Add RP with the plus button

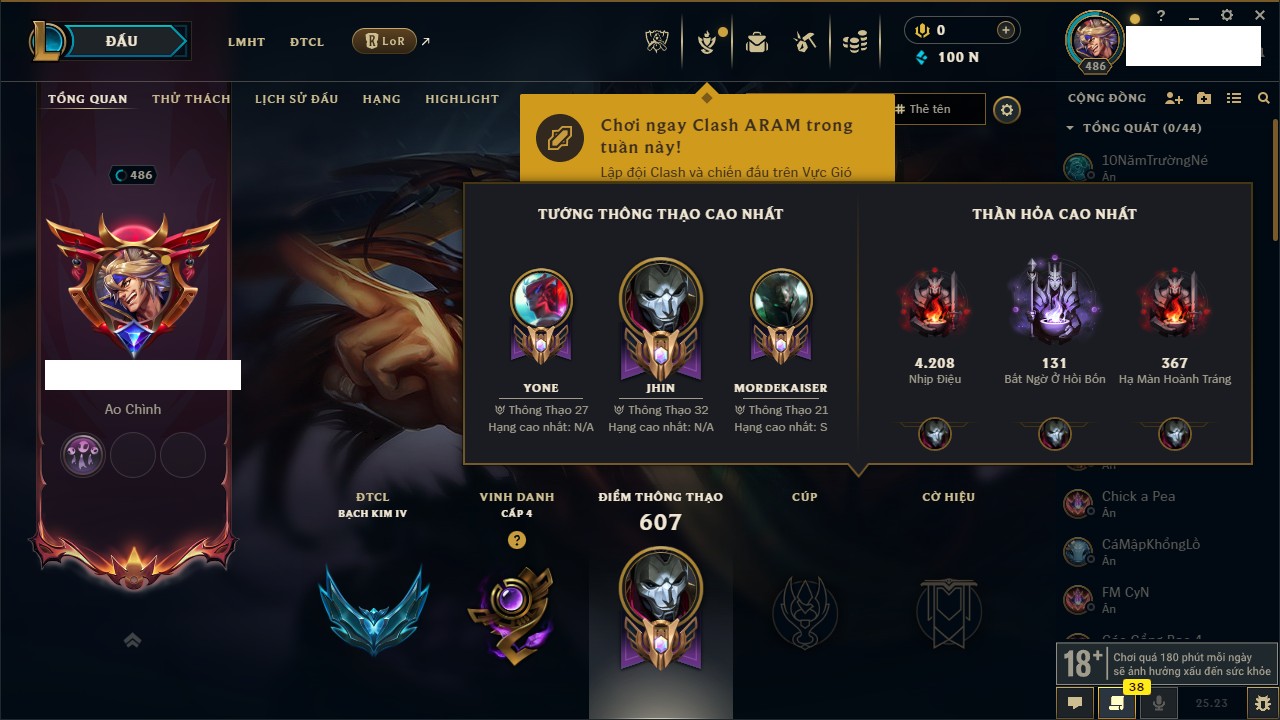1006,31
